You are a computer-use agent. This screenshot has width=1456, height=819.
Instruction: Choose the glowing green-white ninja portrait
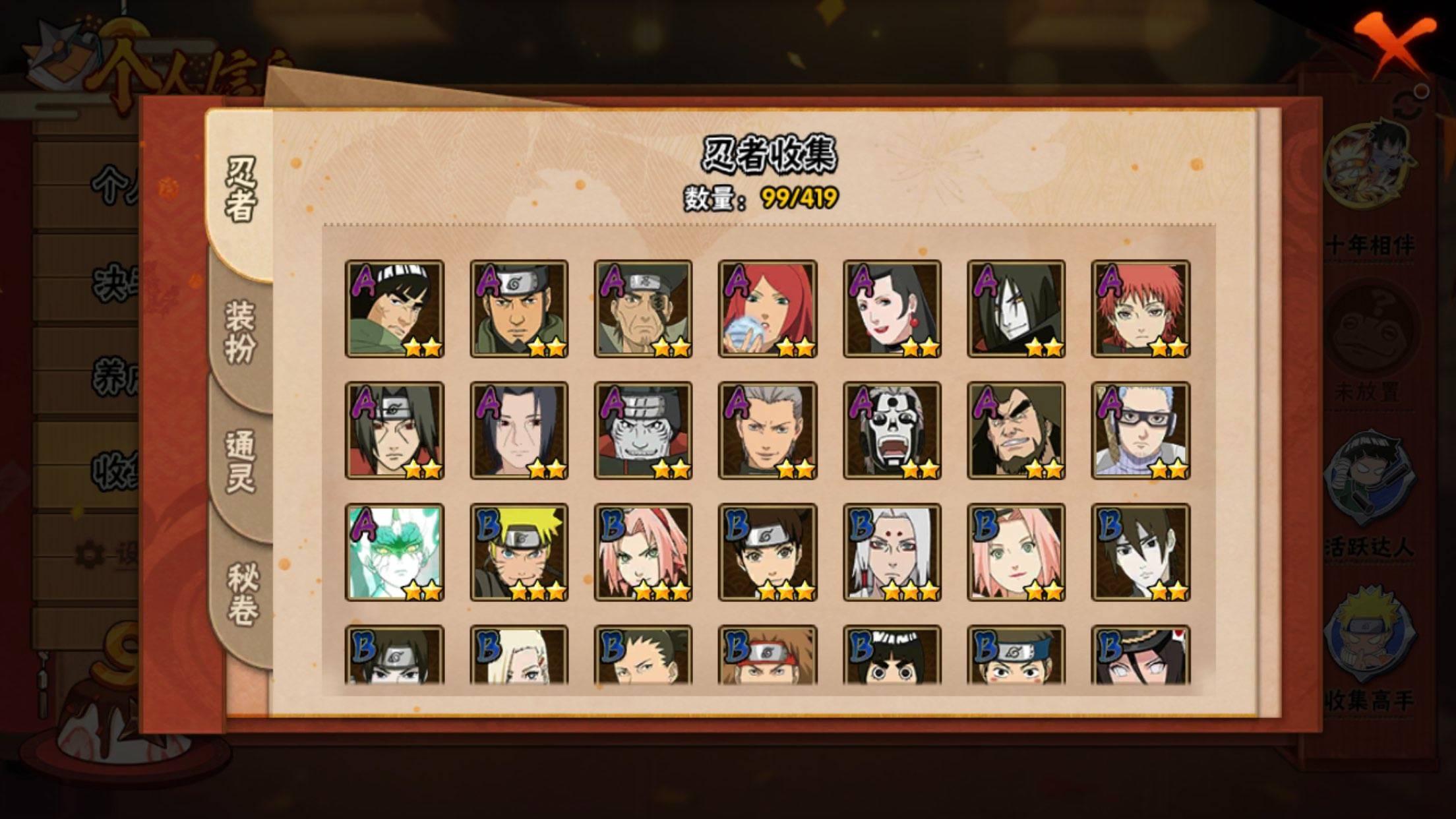(394, 553)
